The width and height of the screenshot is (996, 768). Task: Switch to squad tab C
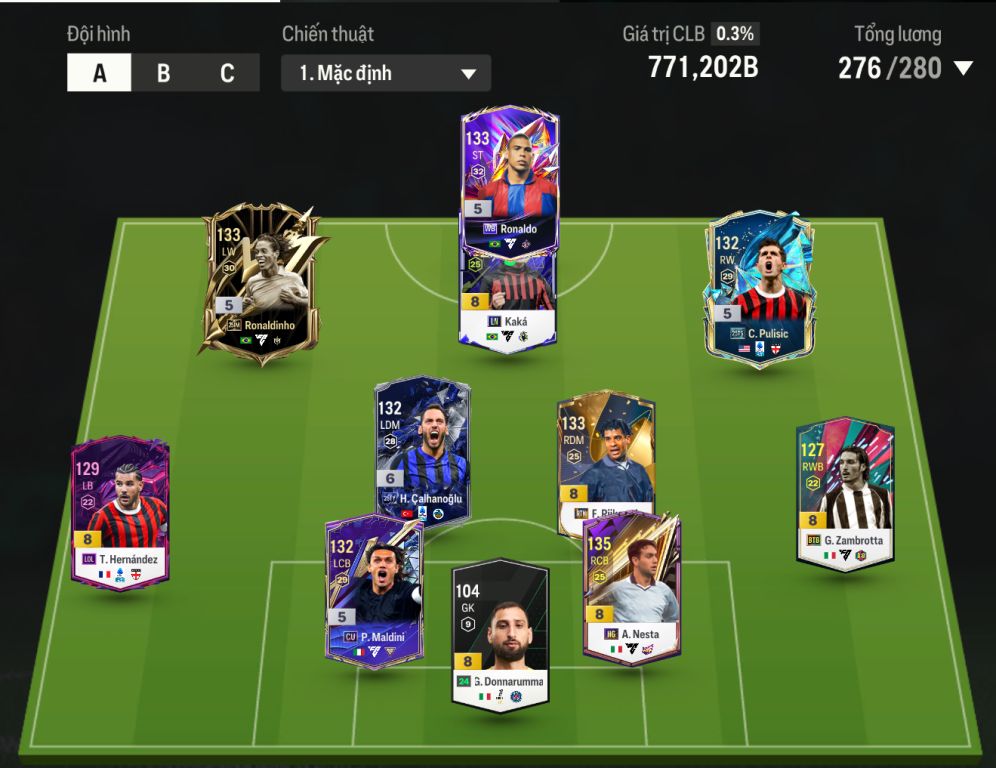point(227,73)
